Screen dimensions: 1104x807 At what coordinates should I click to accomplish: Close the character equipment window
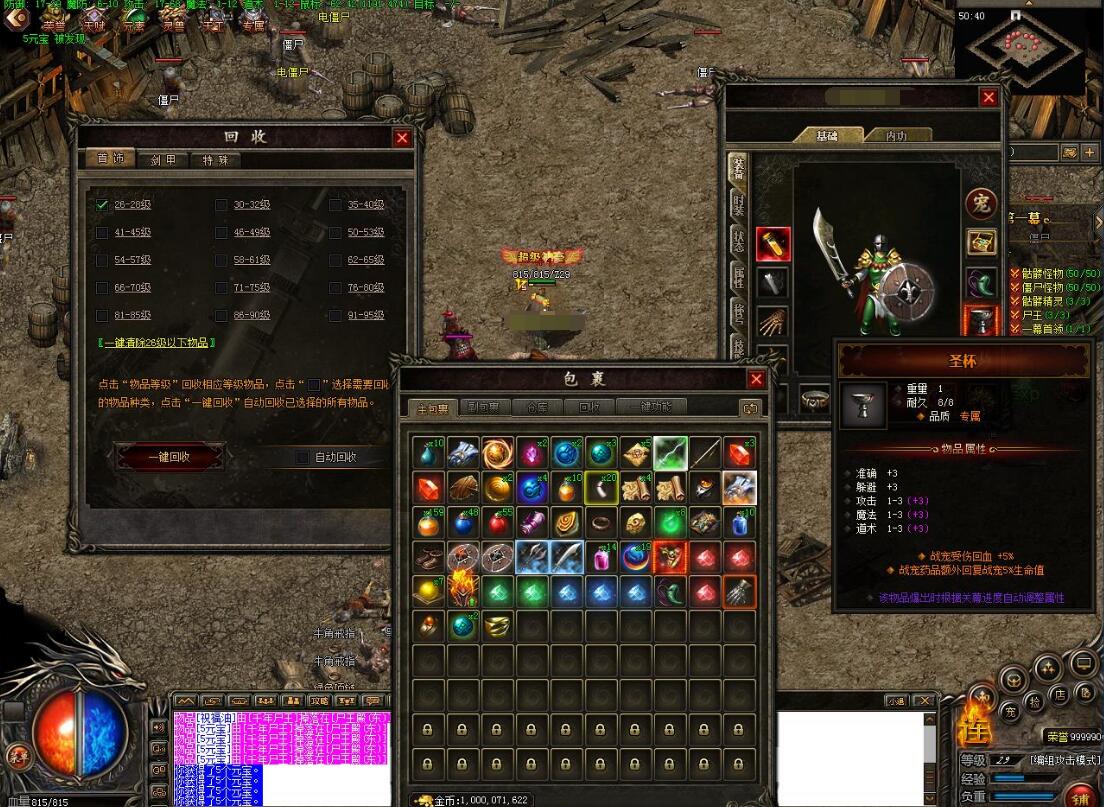point(988,97)
